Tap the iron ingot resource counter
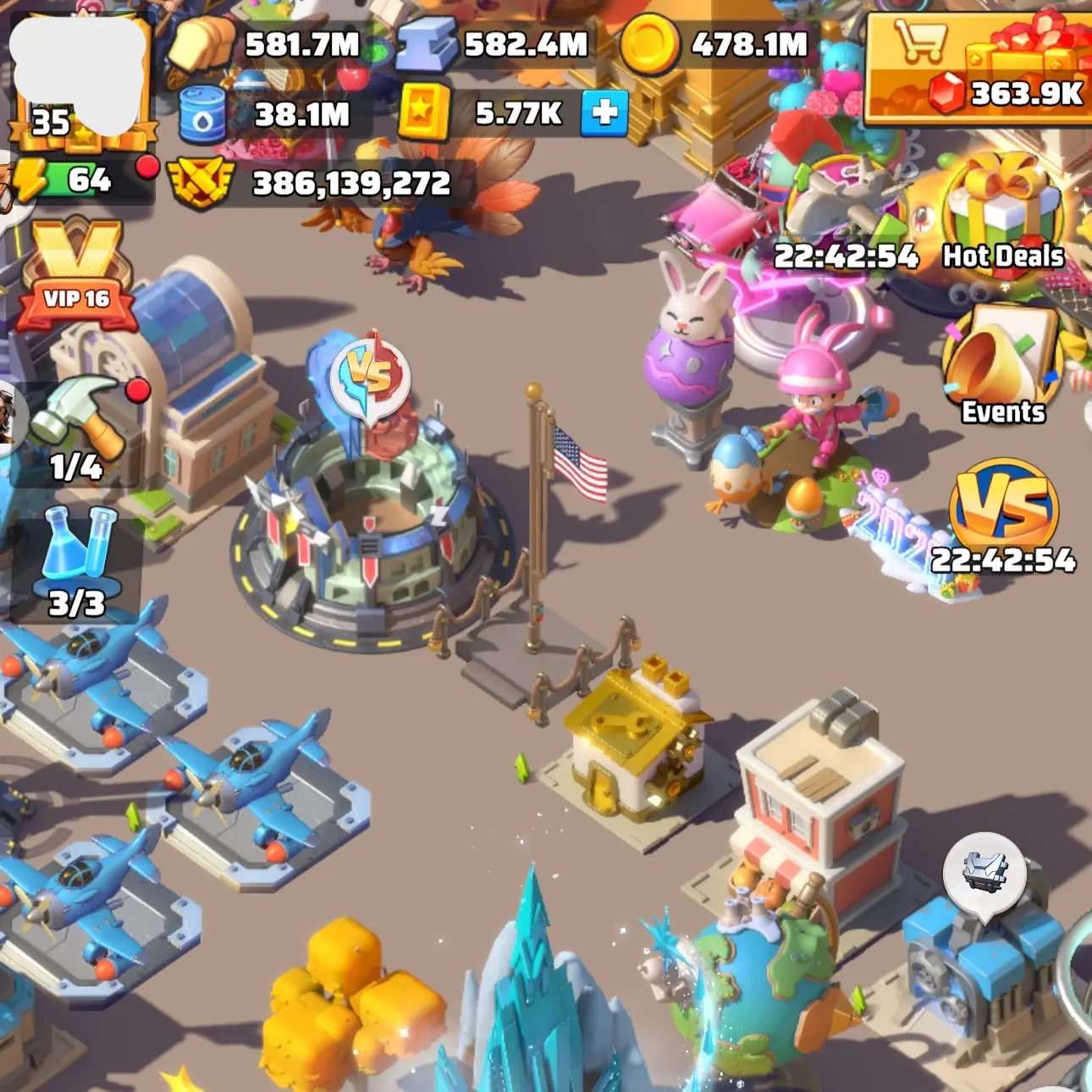This screenshot has height=1092, width=1092. [x=495, y=44]
